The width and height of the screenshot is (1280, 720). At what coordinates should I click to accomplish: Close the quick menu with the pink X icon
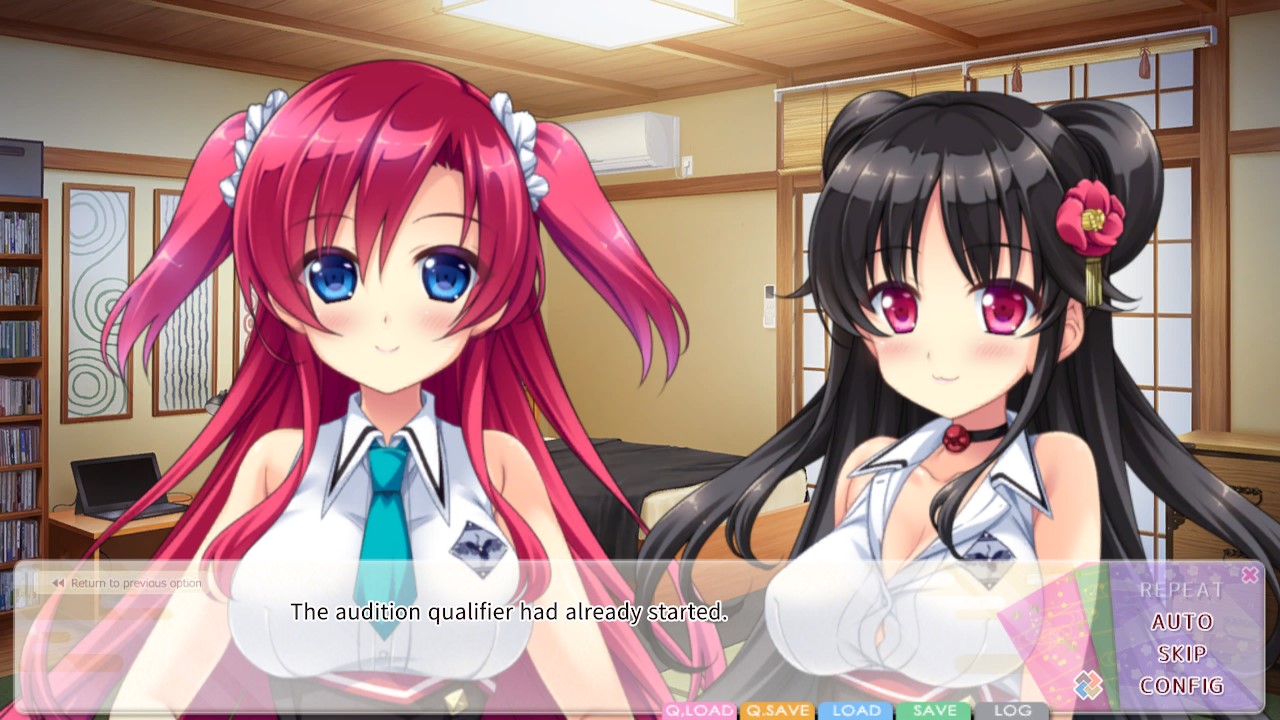pyautogui.click(x=1249, y=575)
